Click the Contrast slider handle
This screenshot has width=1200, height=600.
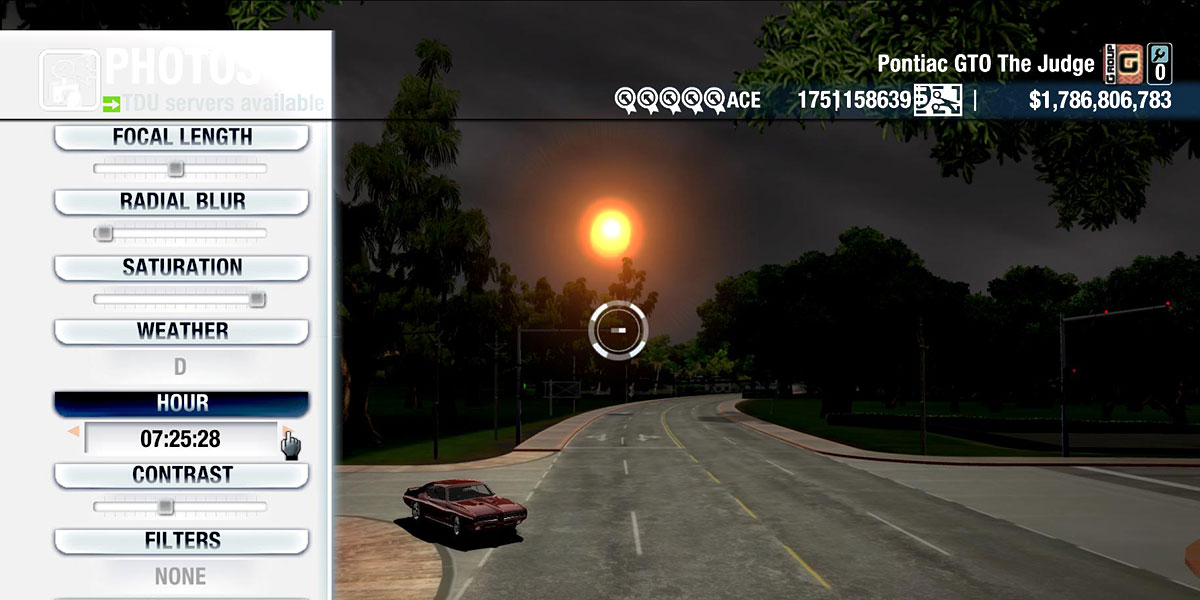[x=165, y=507]
